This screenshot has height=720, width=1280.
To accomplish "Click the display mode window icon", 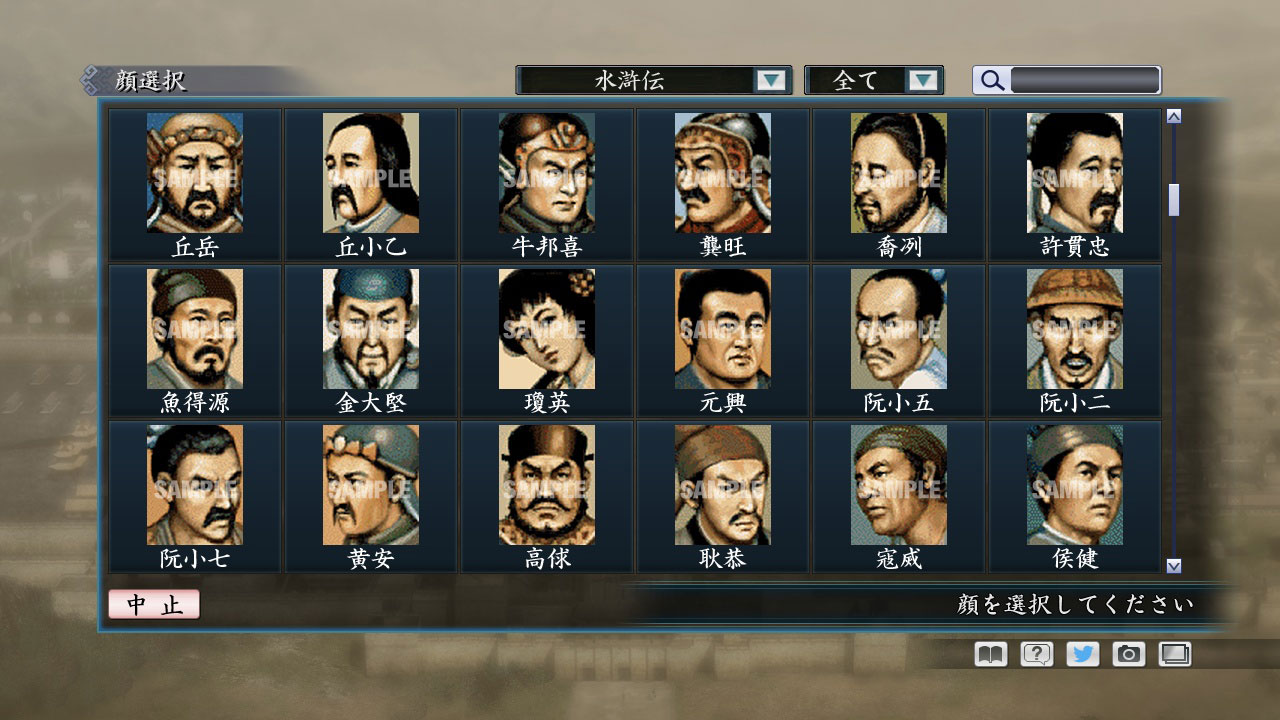I will pos(1172,654).
